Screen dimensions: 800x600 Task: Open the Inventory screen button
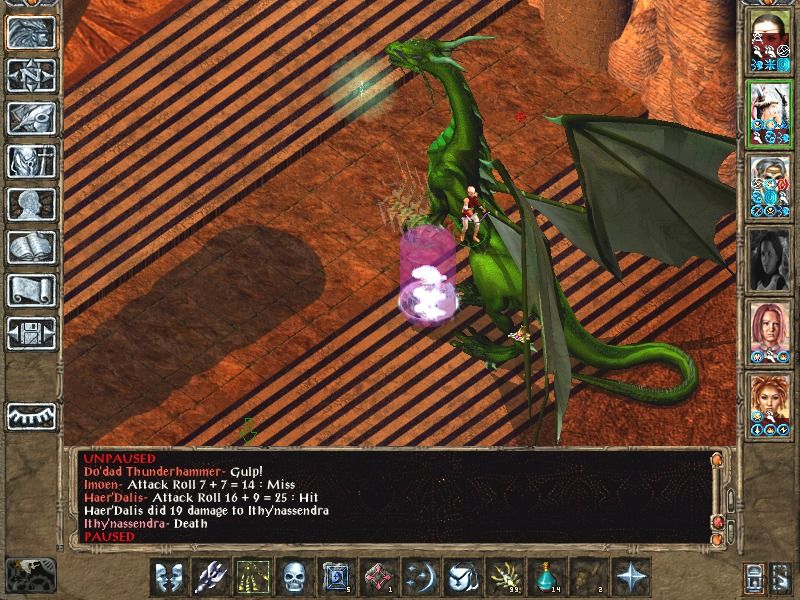[31, 161]
